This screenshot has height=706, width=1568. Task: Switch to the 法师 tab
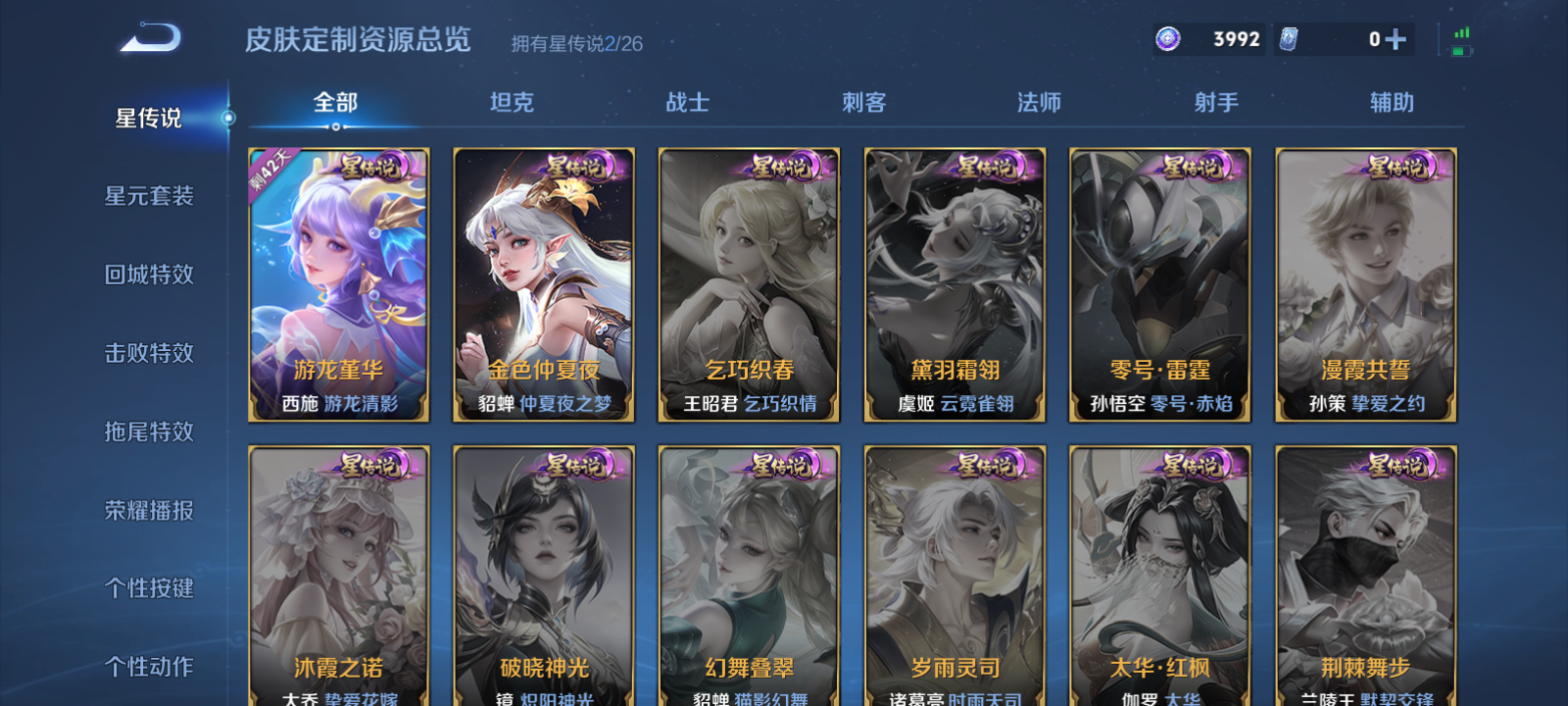(1037, 102)
